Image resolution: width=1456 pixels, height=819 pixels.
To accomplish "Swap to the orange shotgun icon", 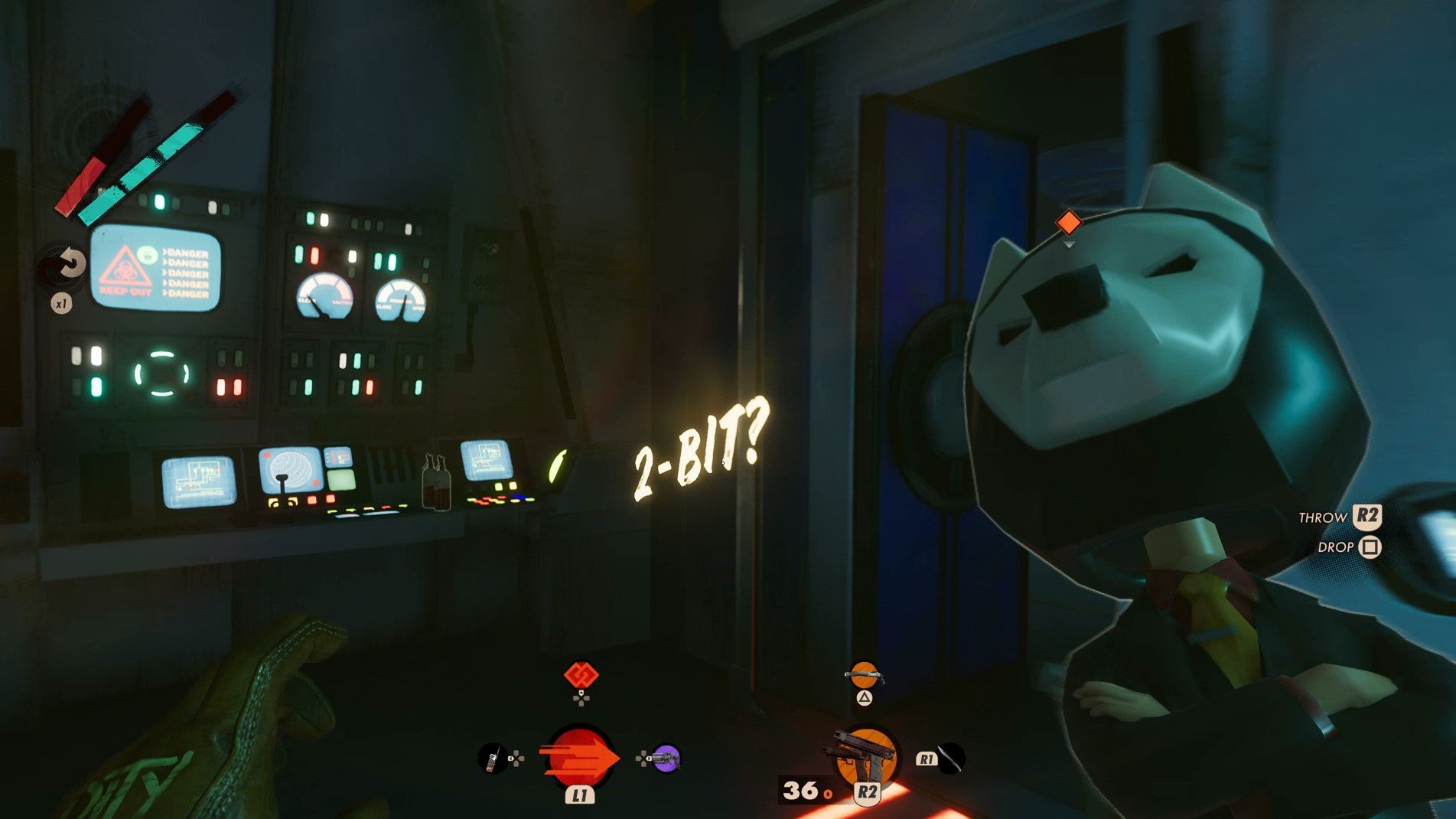I will pos(864,675).
